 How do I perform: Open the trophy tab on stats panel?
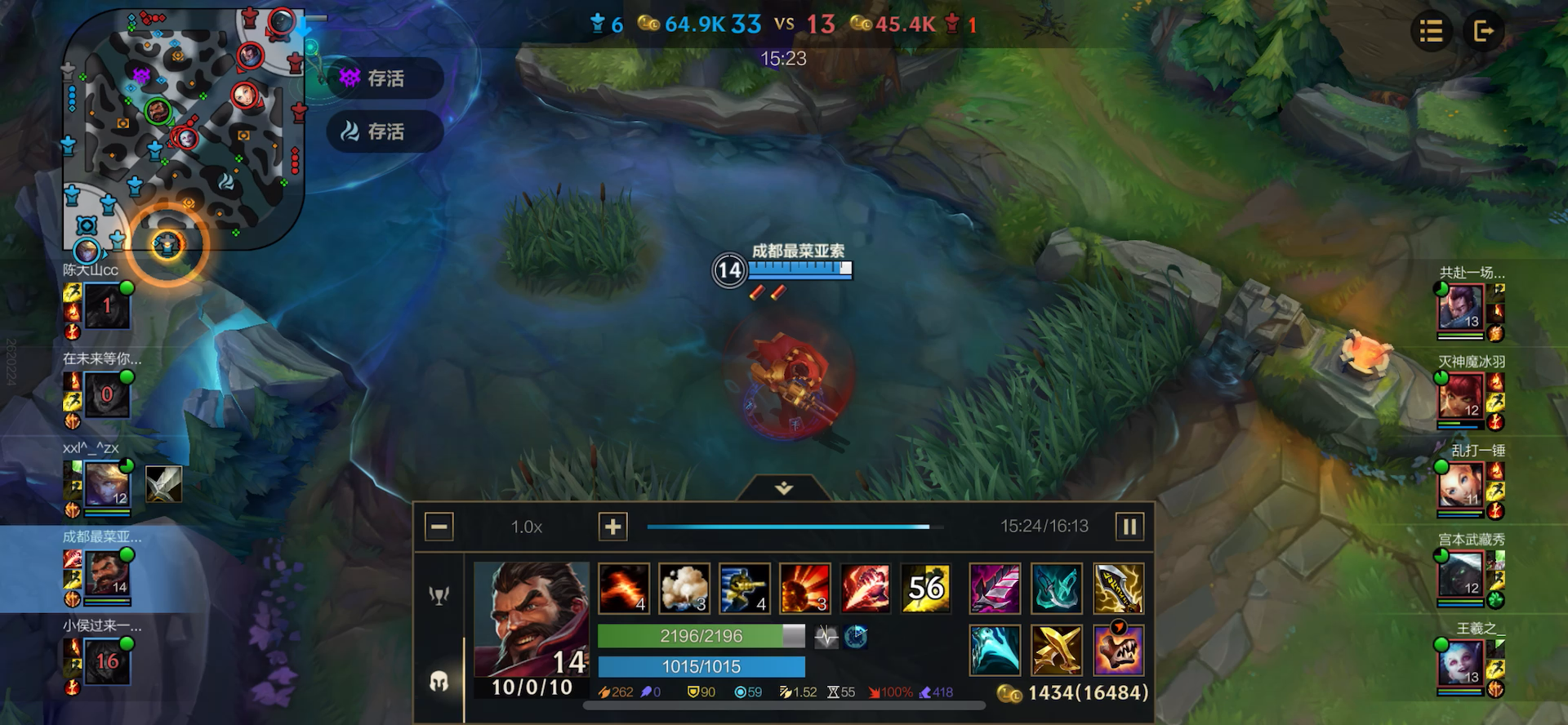click(x=439, y=595)
